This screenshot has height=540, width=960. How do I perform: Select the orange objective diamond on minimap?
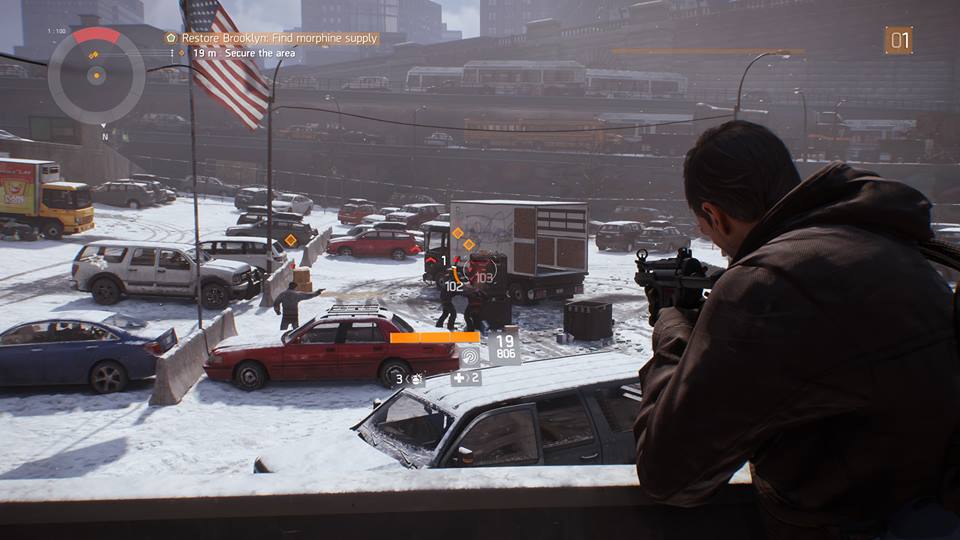pos(95,51)
